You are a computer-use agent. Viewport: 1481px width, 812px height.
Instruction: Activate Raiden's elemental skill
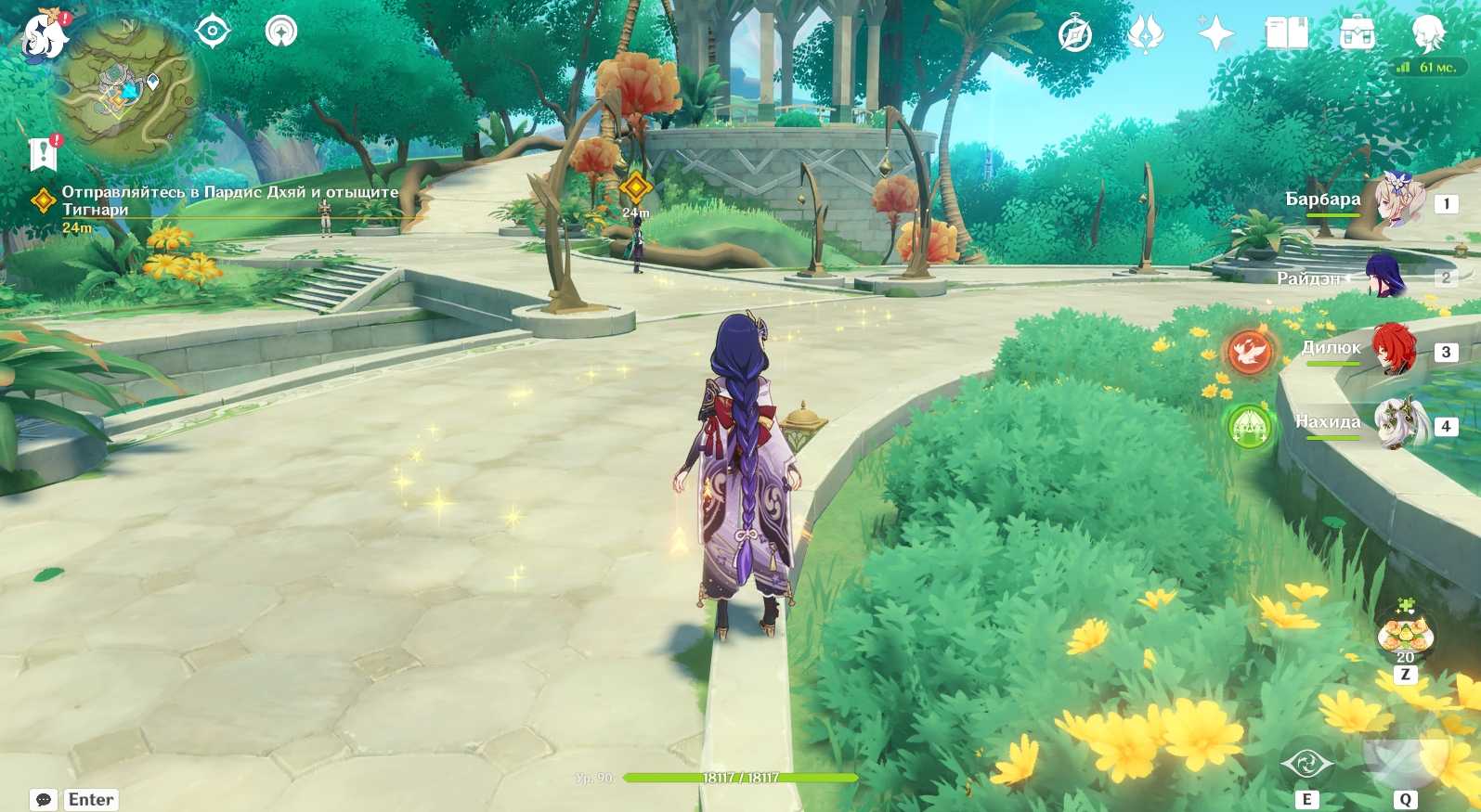click(1306, 765)
